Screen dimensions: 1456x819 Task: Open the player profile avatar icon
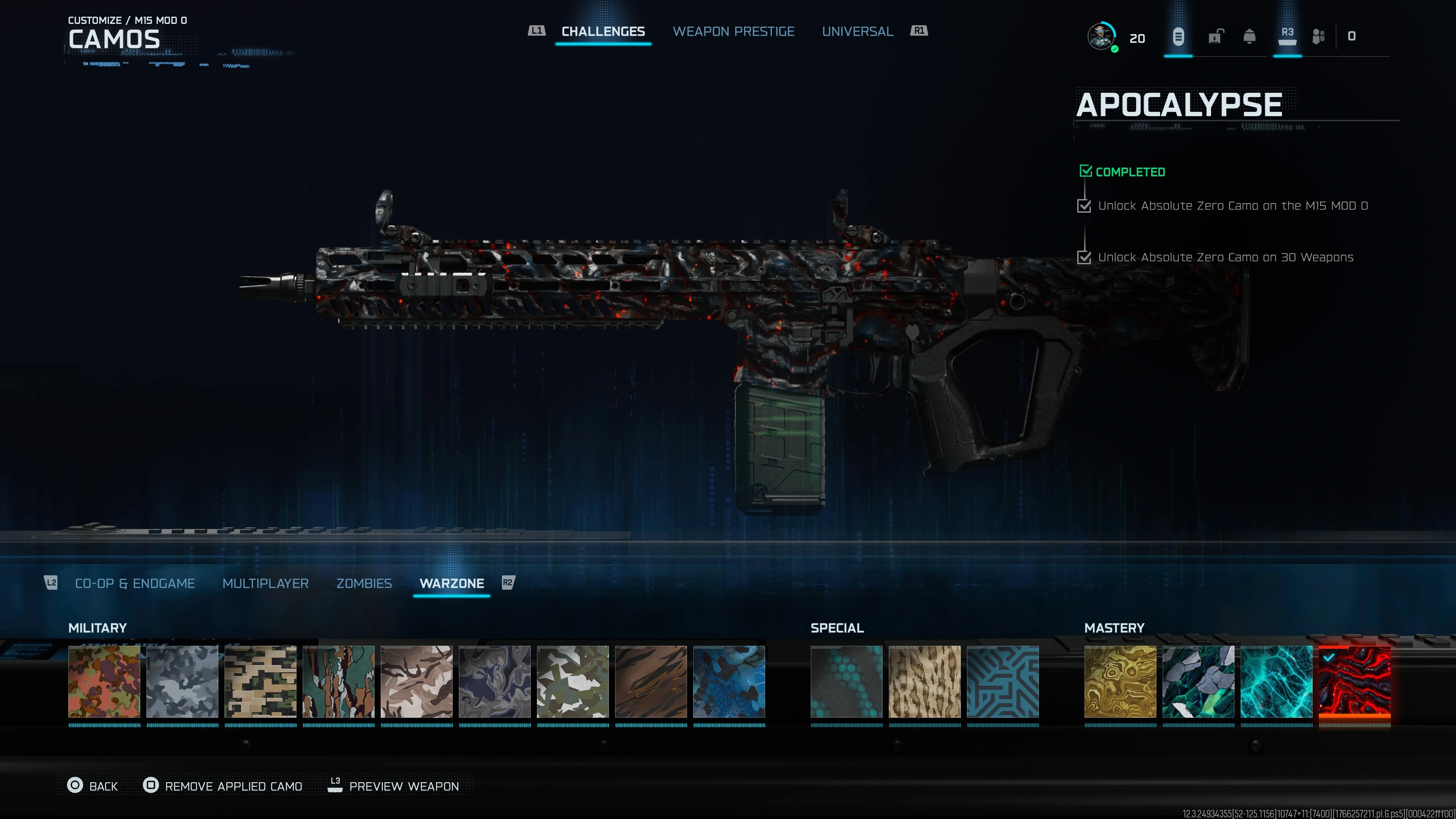point(1101,37)
